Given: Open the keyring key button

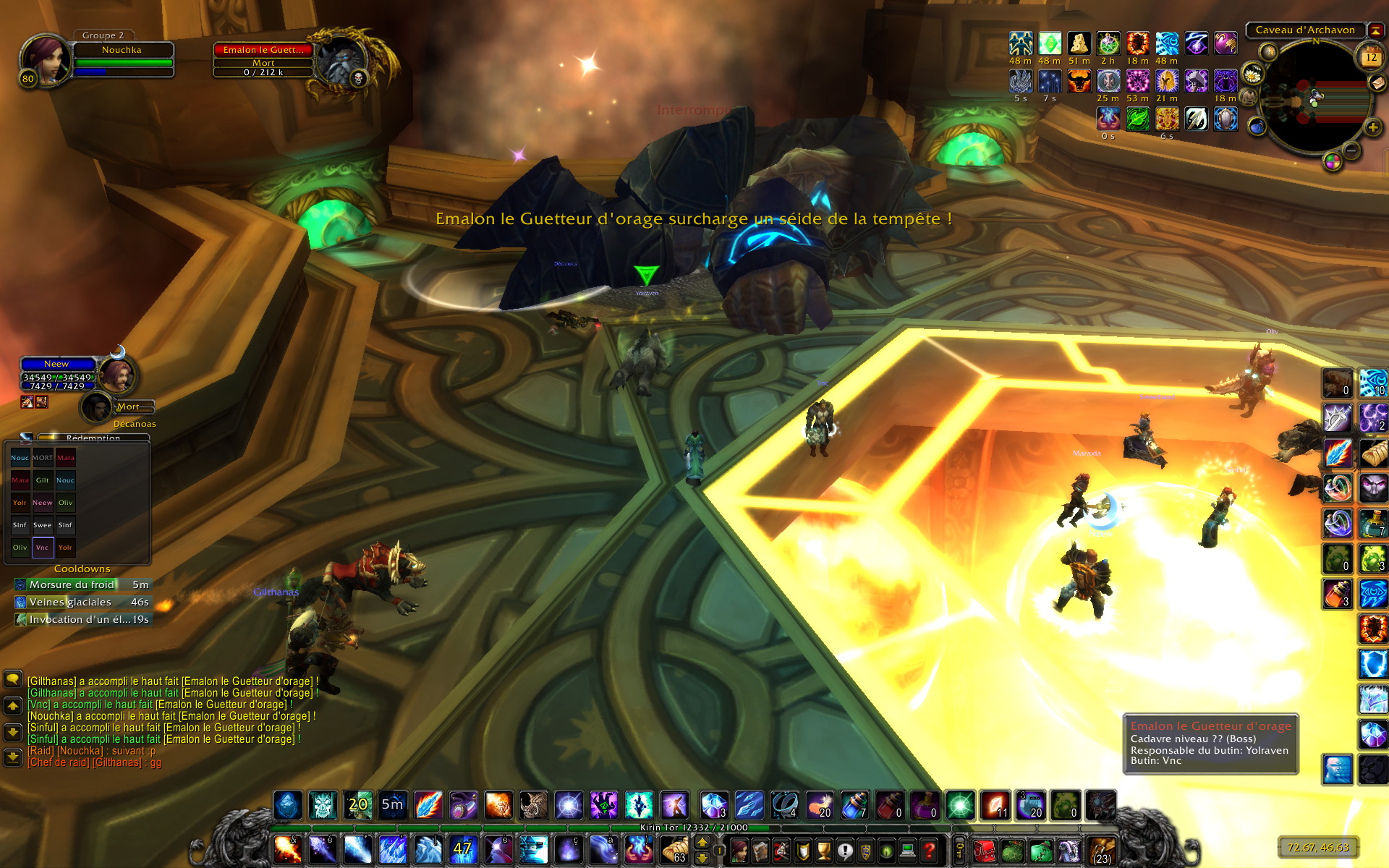Looking at the screenshot, I should coord(960,850).
